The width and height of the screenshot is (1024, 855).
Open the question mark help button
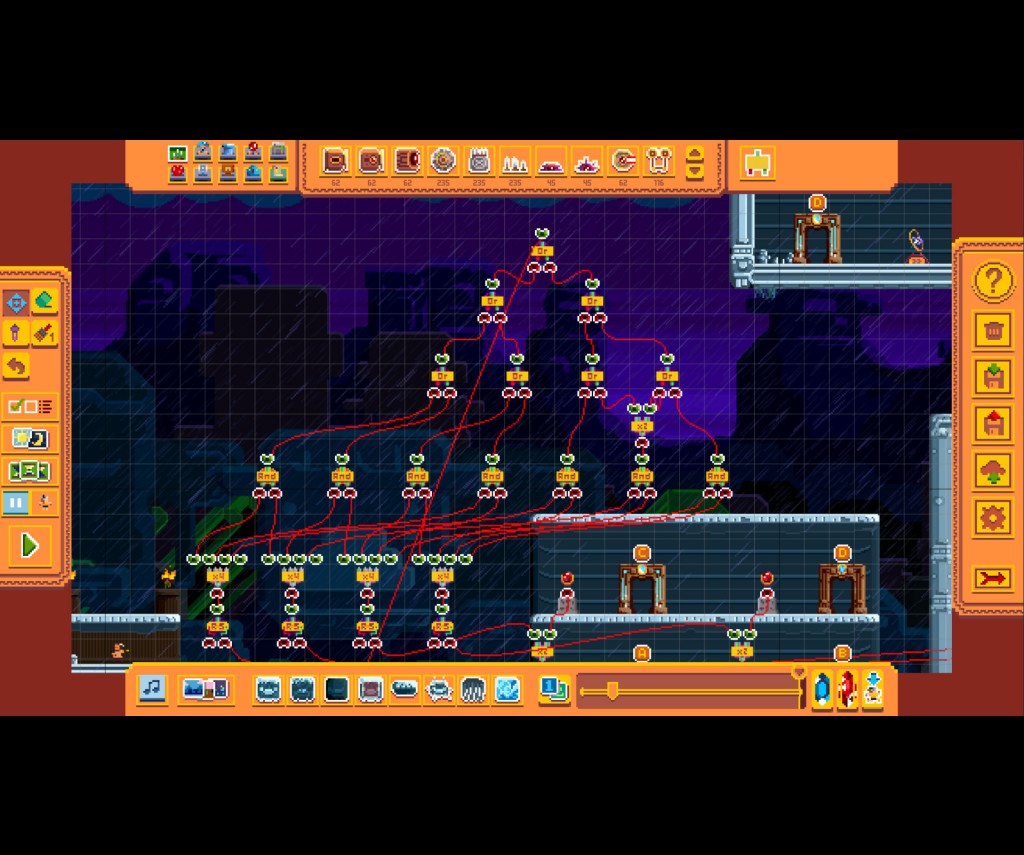point(992,282)
